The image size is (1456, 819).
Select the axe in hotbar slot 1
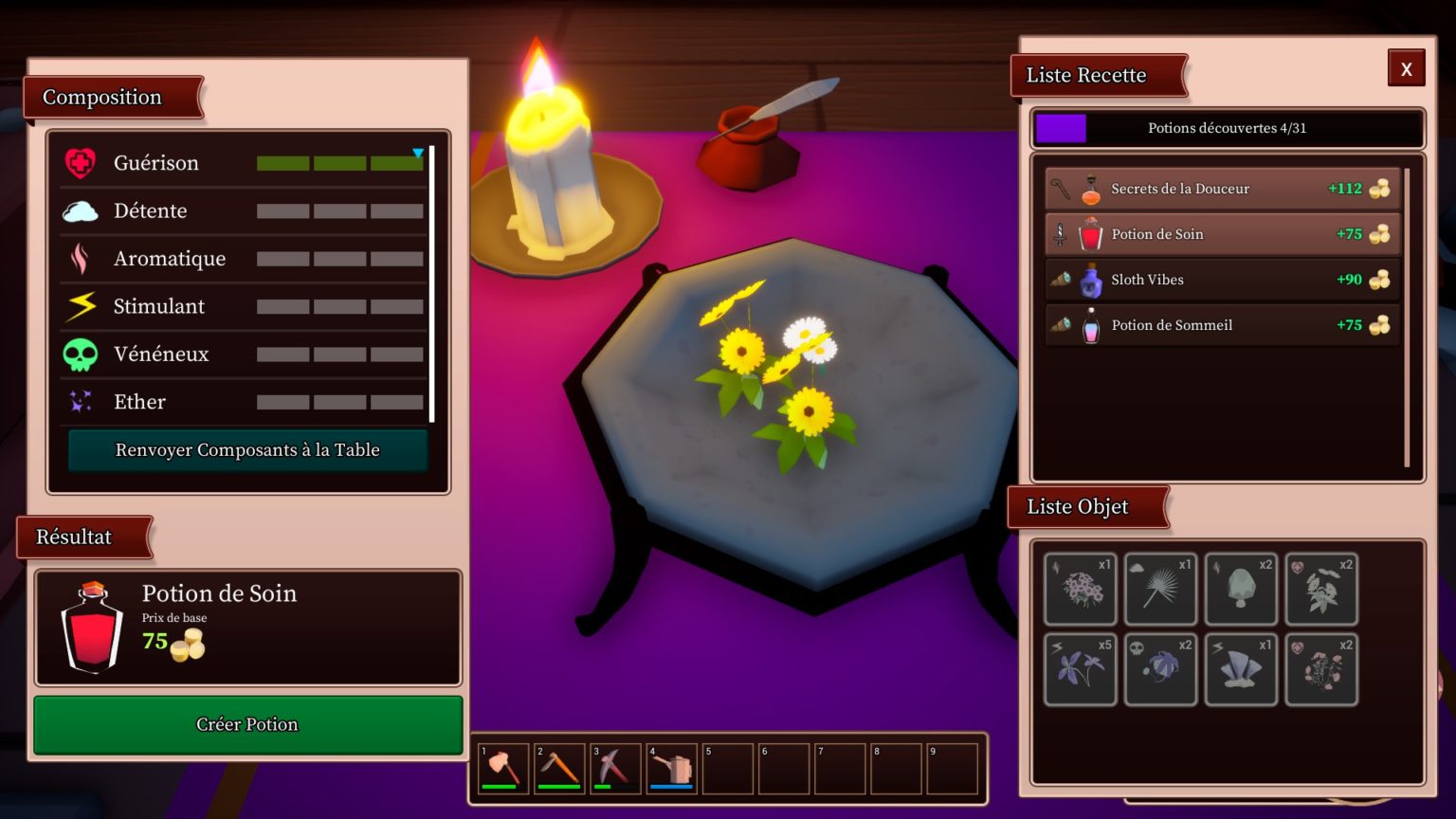[x=503, y=768]
